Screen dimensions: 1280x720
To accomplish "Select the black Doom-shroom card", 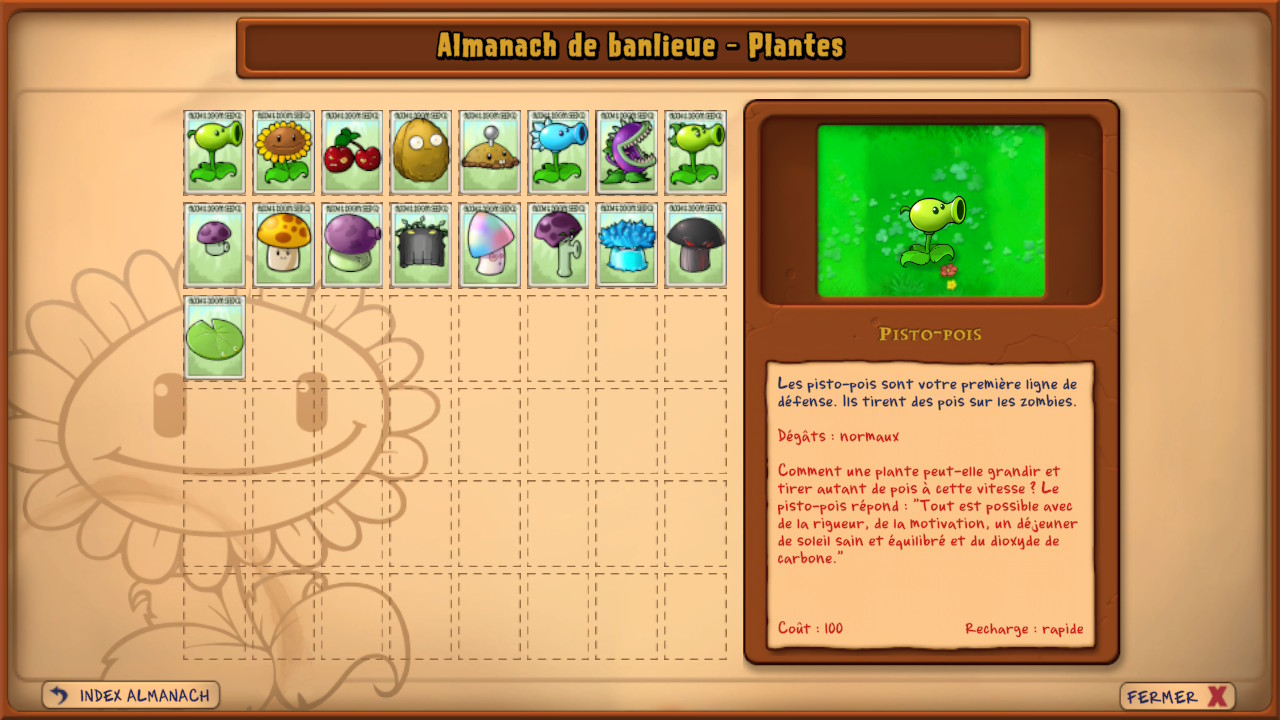I will (x=696, y=245).
